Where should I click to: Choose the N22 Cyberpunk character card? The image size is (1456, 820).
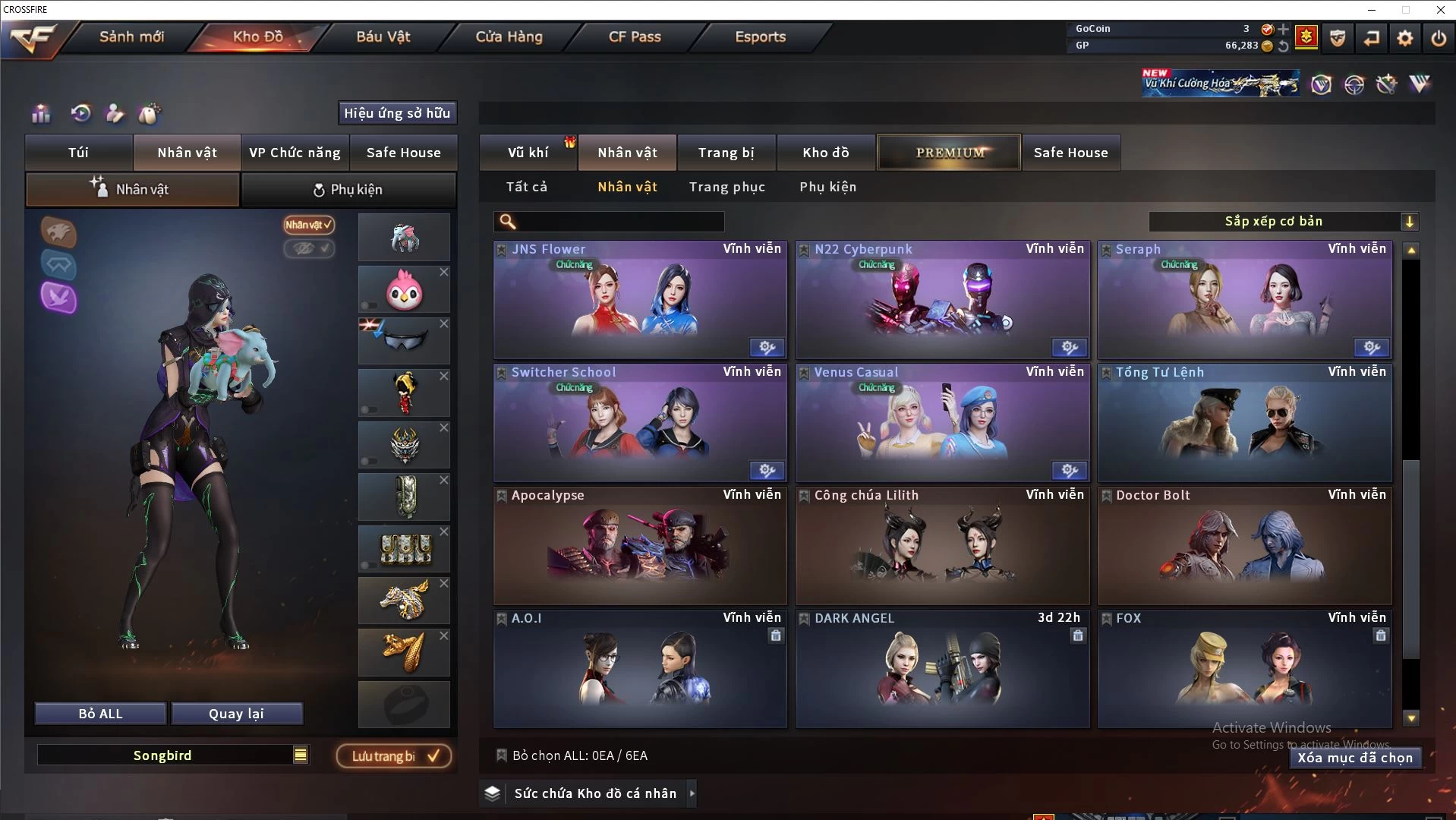(x=942, y=301)
